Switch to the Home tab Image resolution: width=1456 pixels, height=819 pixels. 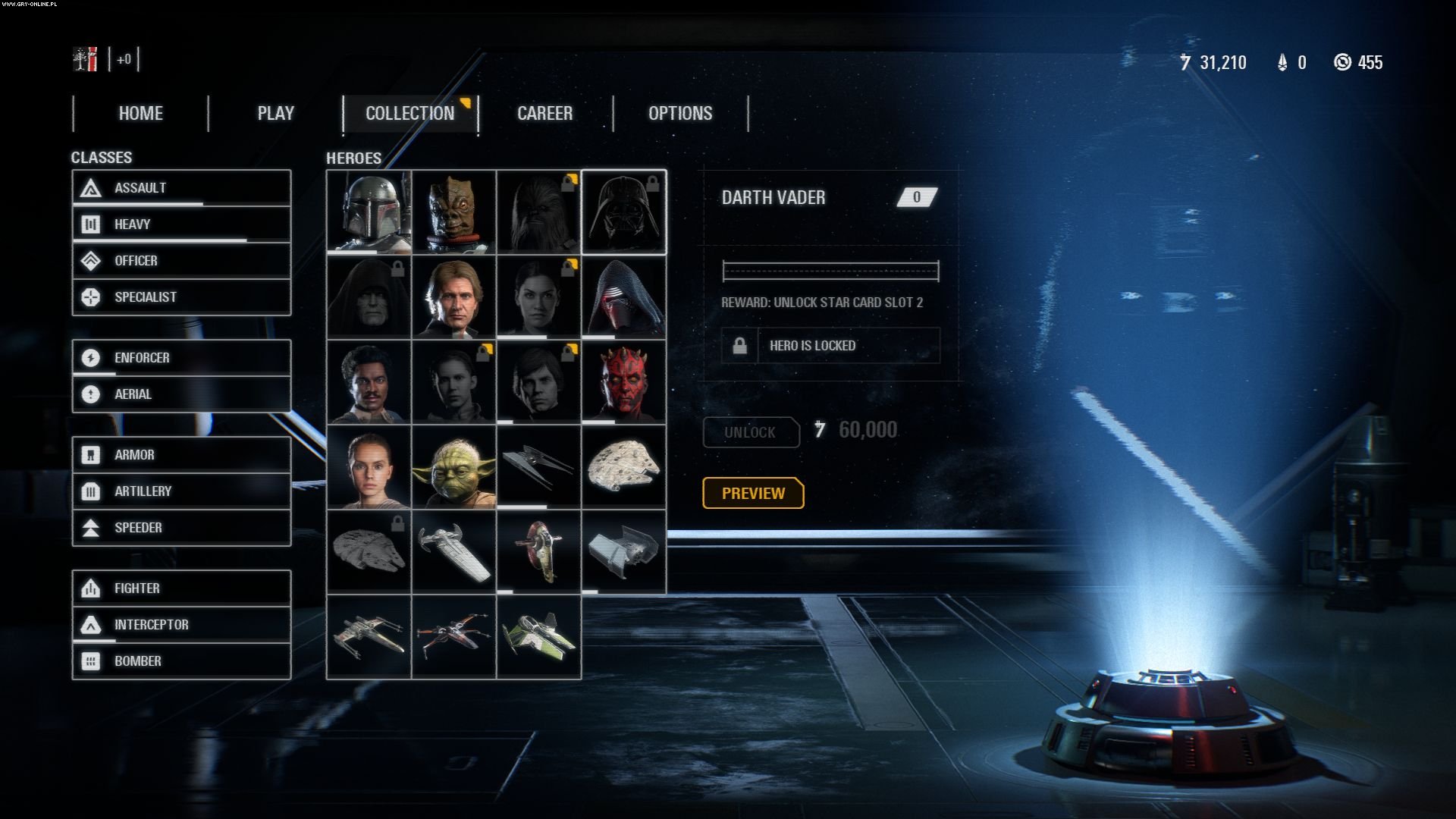point(140,114)
